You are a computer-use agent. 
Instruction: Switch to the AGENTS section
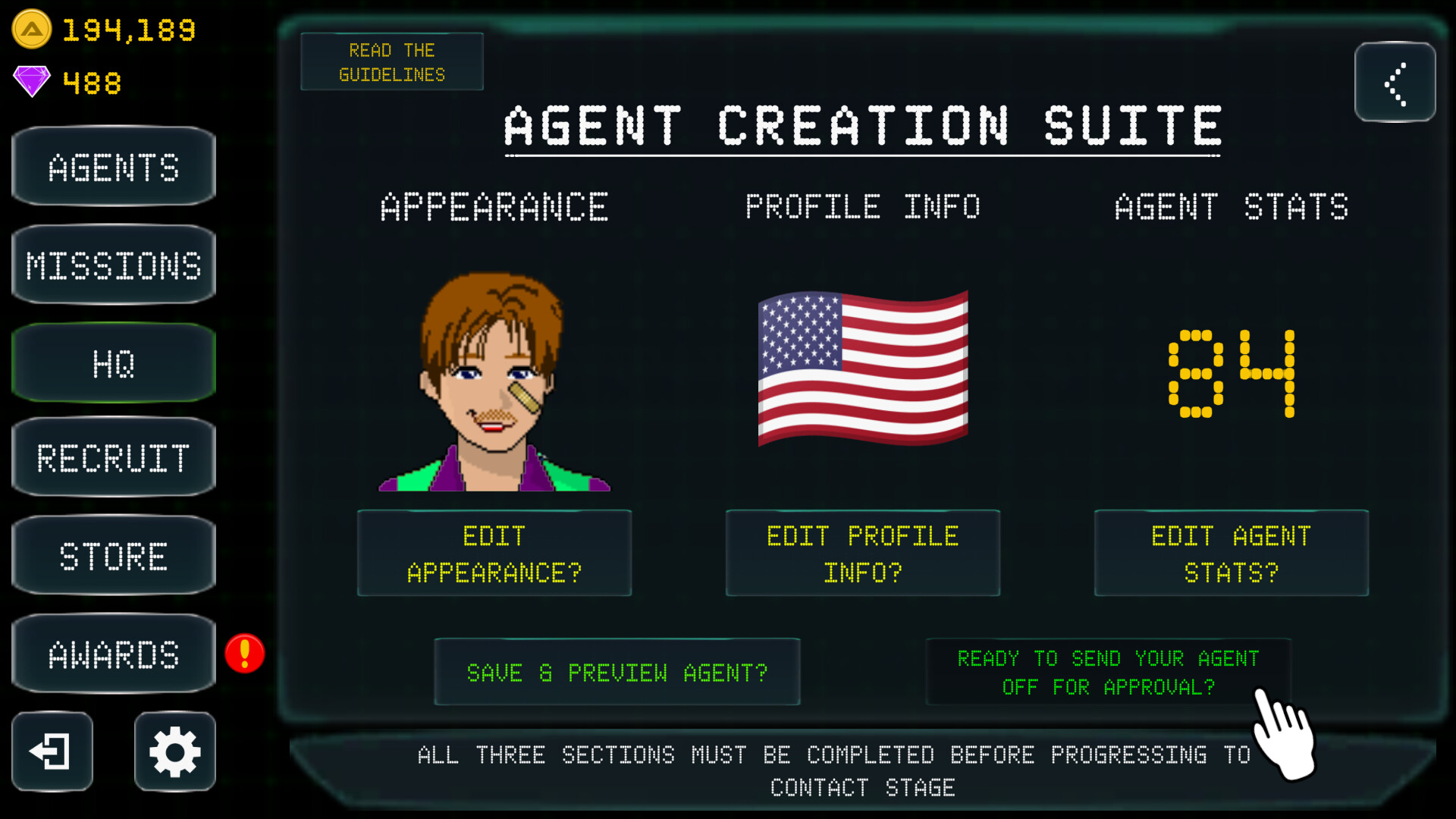click(x=113, y=166)
